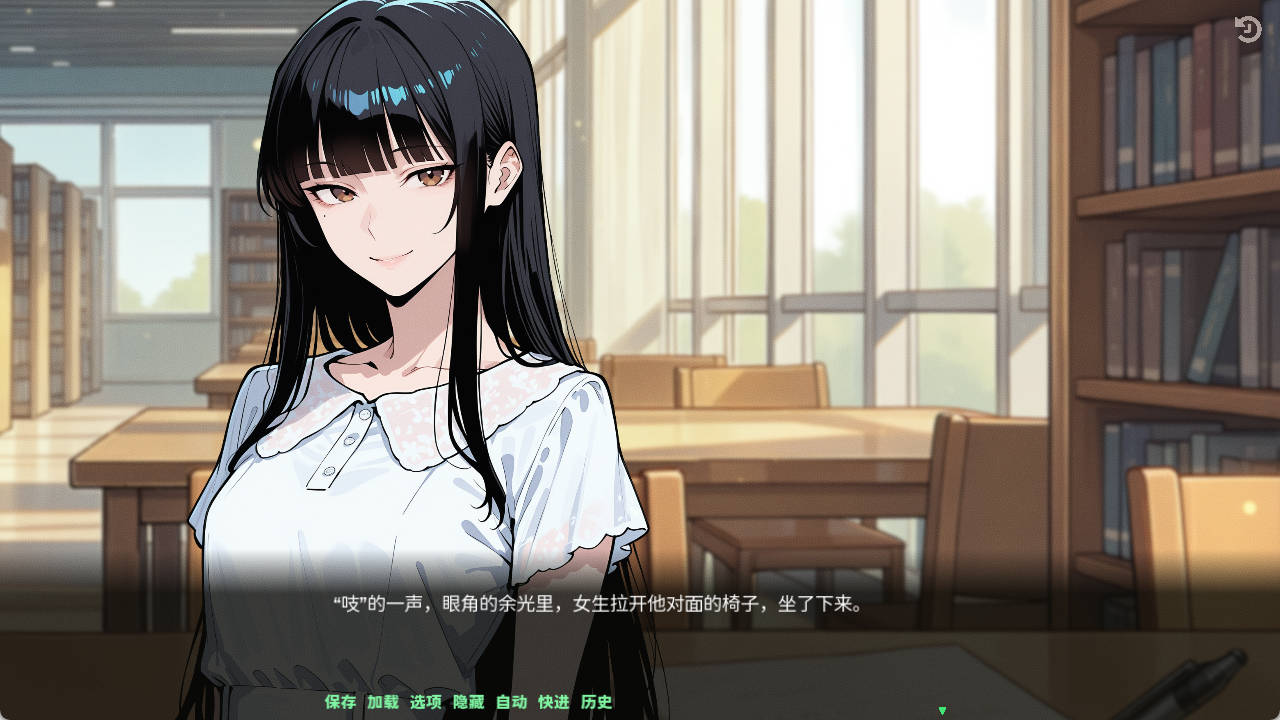Open the 选项 options screen
The height and width of the screenshot is (720, 1280).
click(424, 703)
